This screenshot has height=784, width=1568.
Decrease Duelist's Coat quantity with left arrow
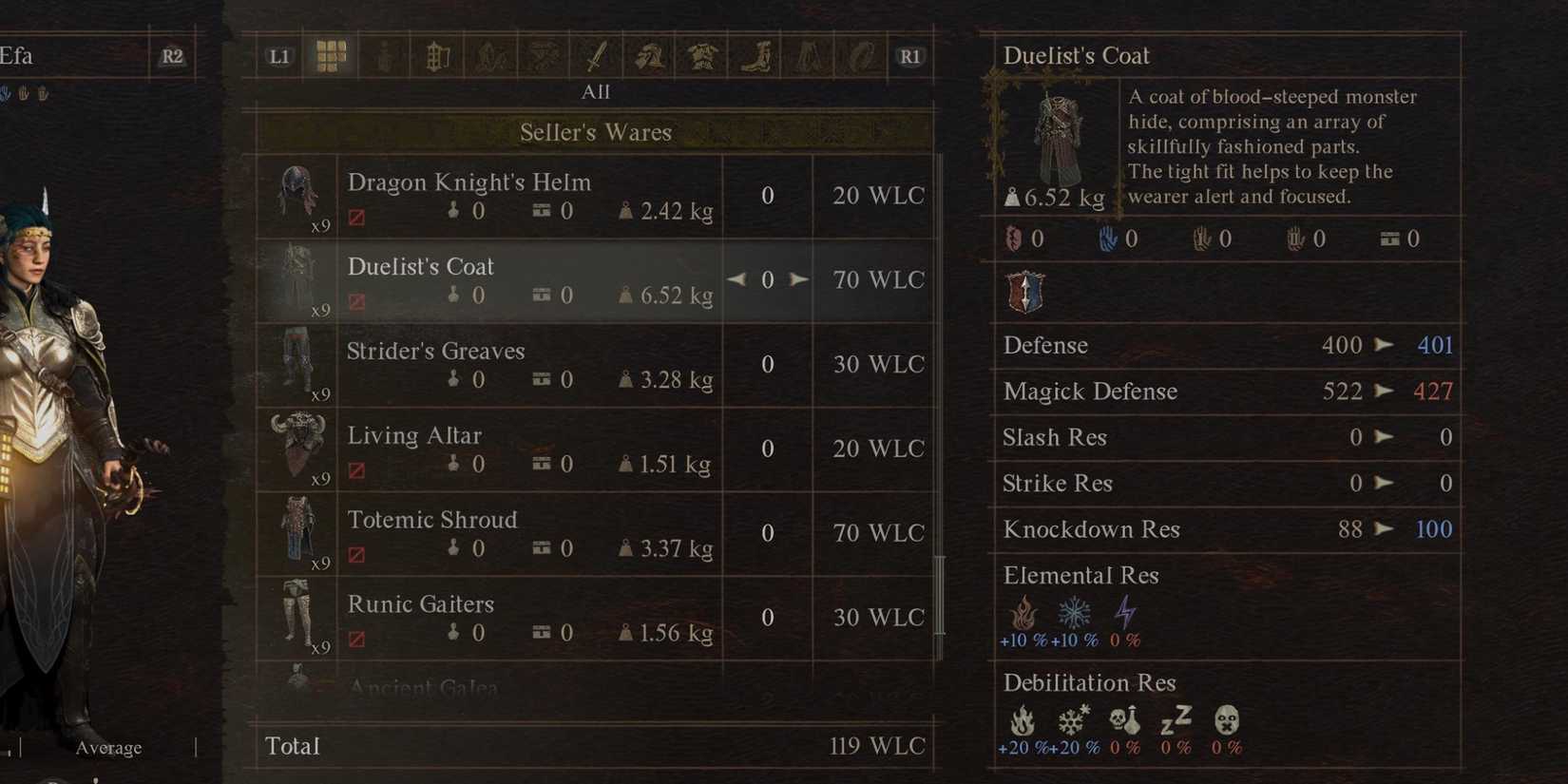pyautogui.click(x=736, y=279)
